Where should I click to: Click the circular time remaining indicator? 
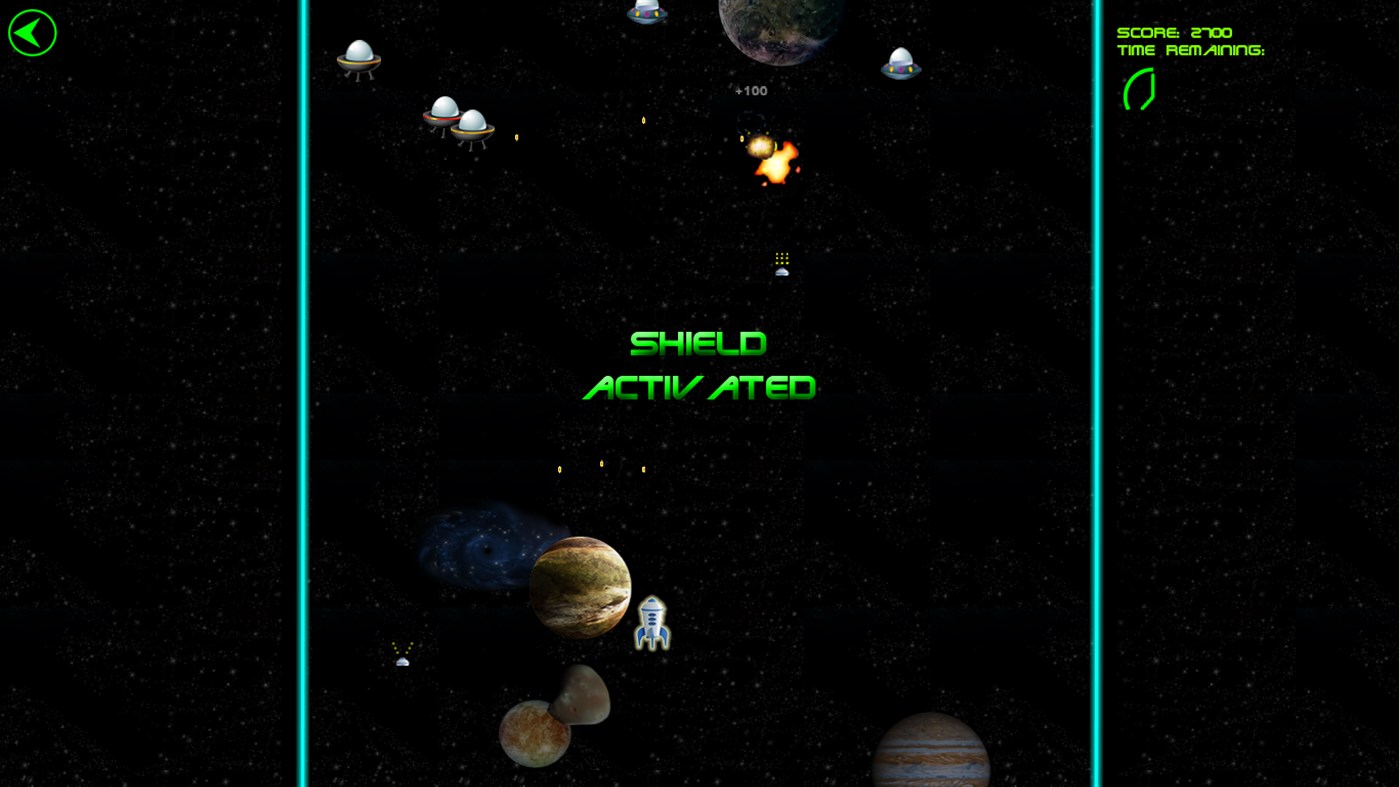coord(1141,88)
